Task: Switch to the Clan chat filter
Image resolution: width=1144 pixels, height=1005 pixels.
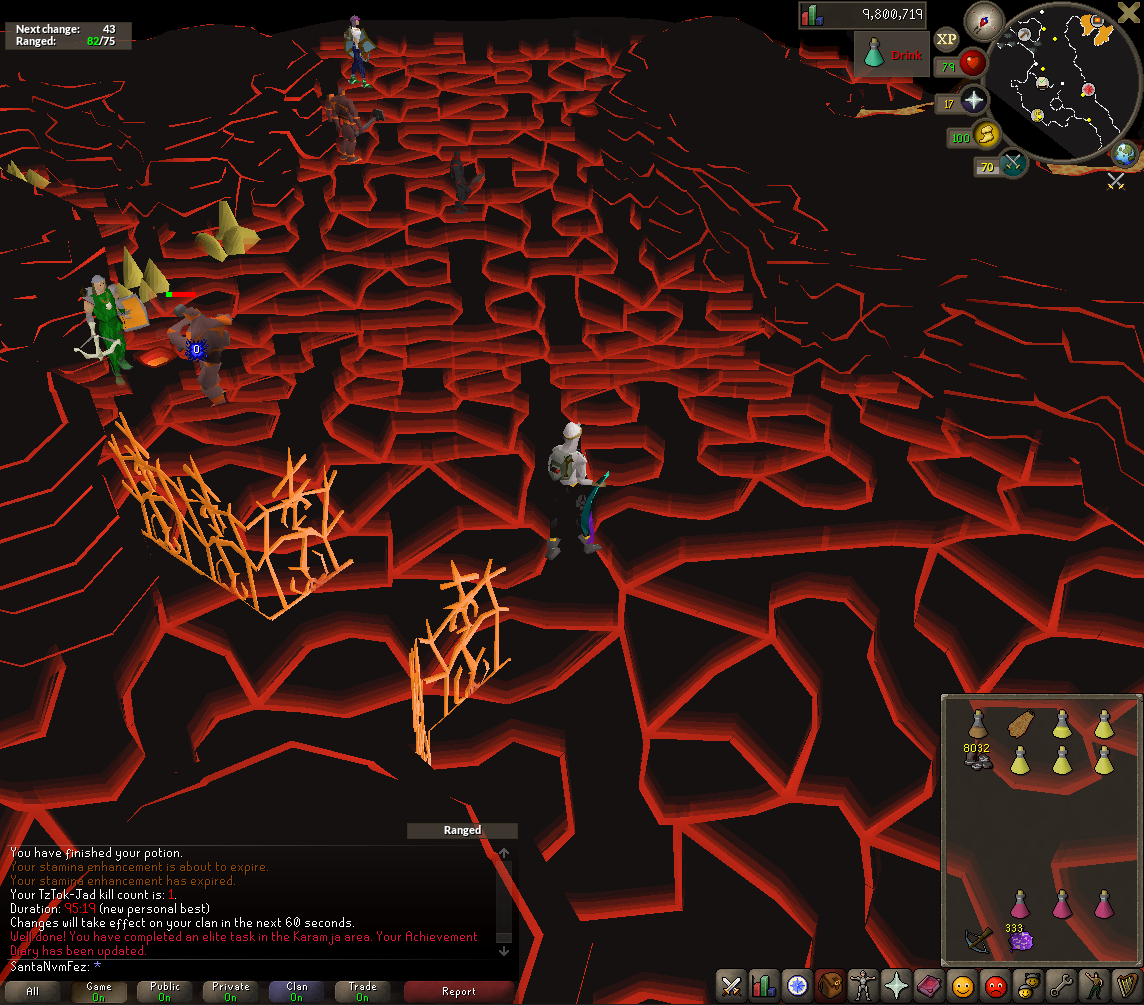Action: [297, 991]
